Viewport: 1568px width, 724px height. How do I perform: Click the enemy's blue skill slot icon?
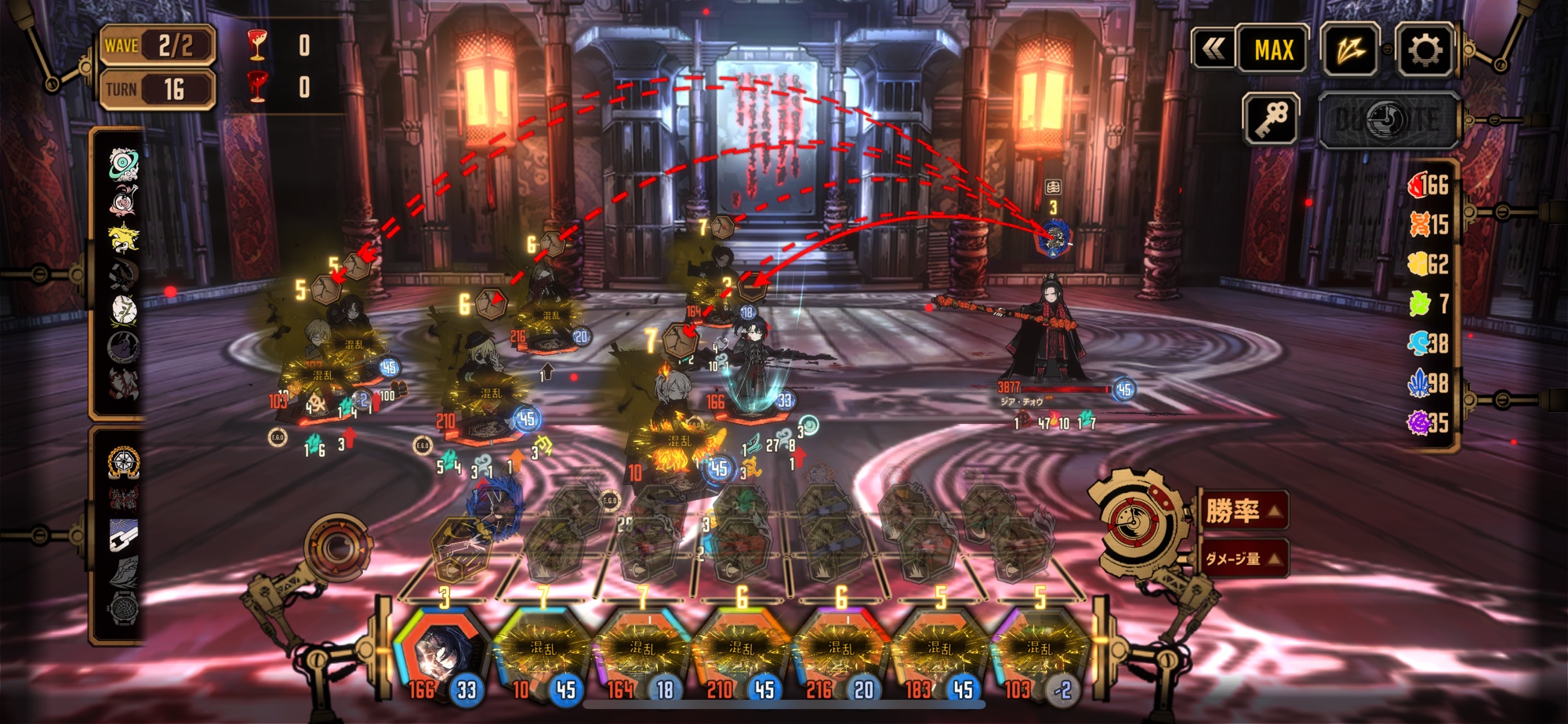pyautogui.click(x=1053, y=237)
